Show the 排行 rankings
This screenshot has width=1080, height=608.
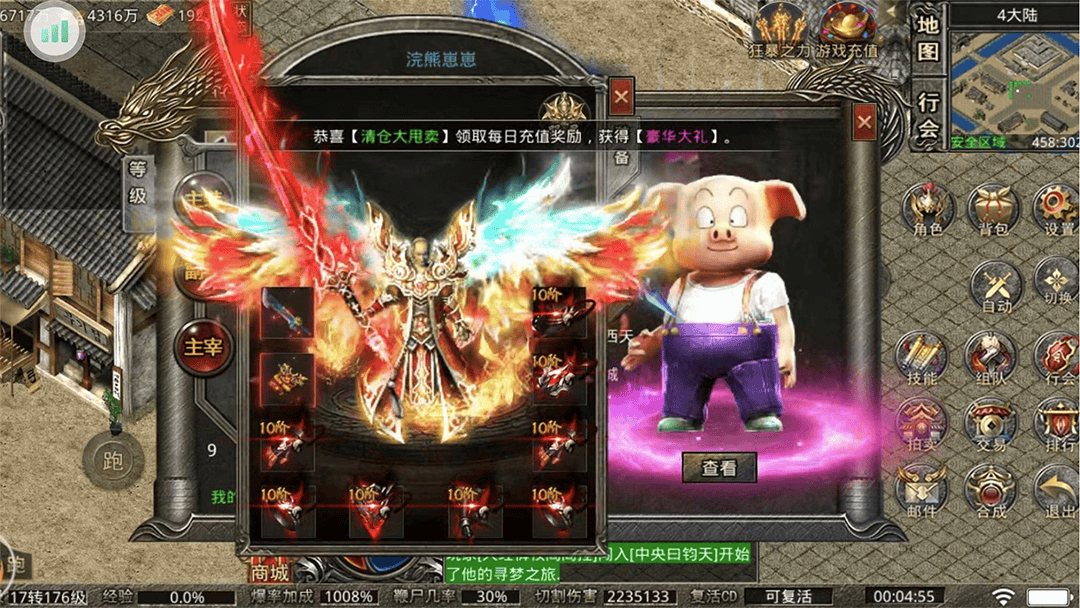(1056, 424)
